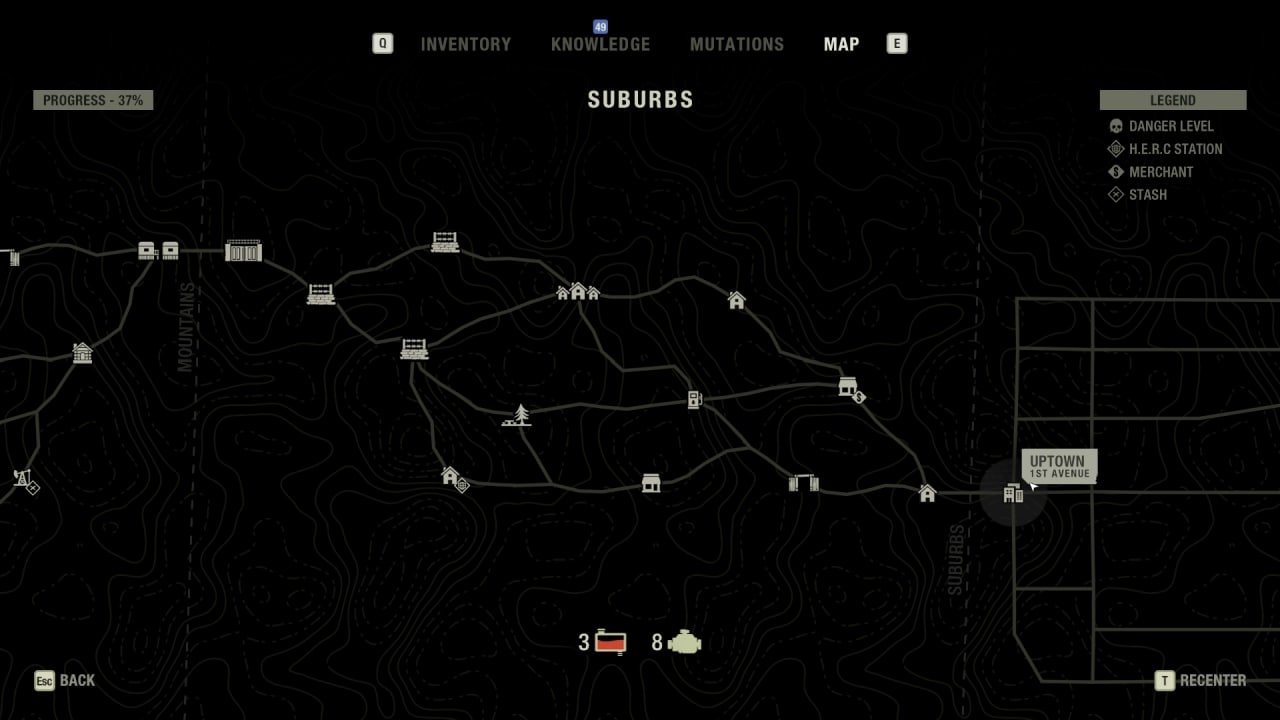Screen dimensions: 1280x720
Task: Select the two trailers map marker
Action: [x=158, y=250]
